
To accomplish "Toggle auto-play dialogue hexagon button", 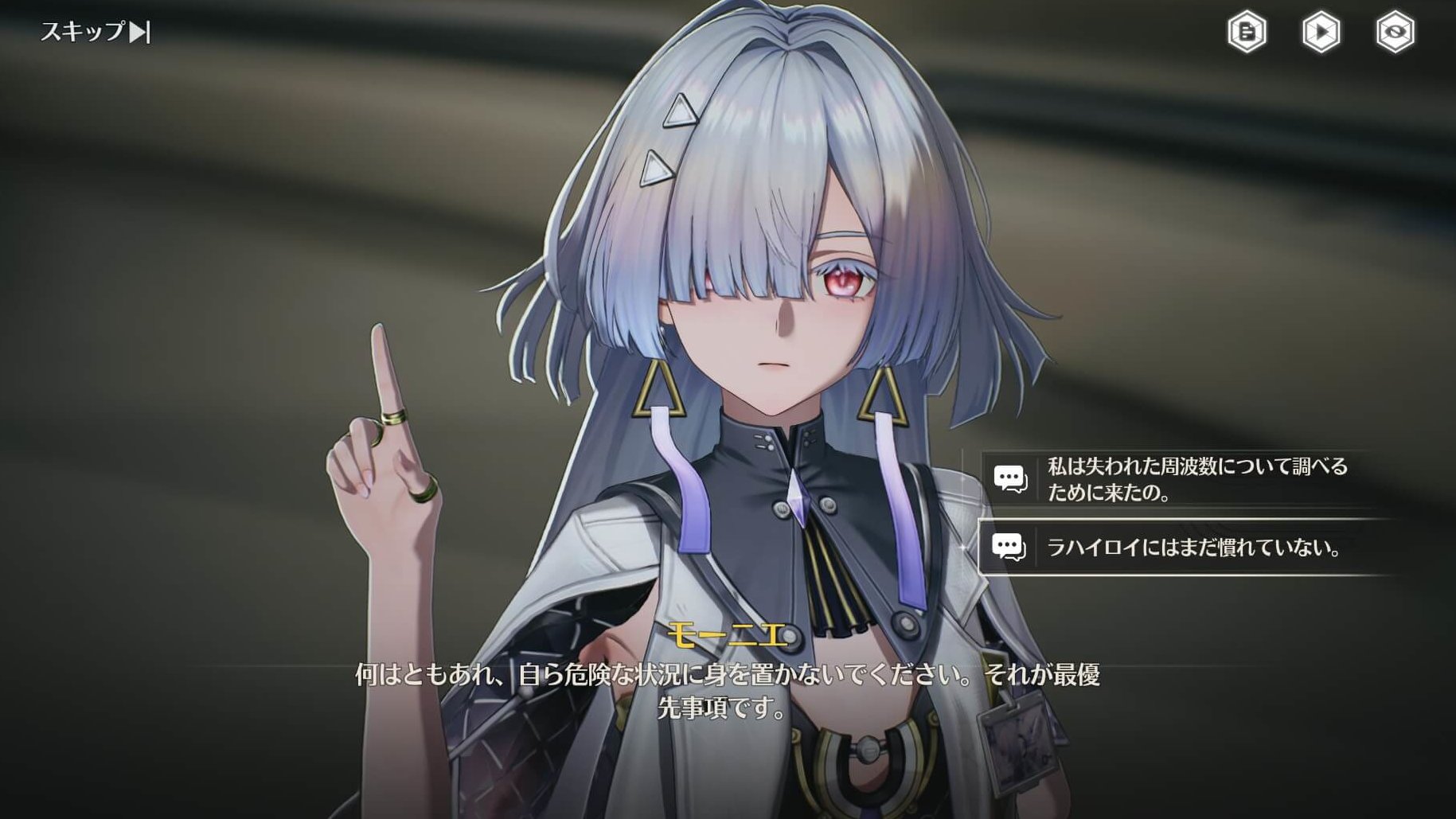I will 1321,33.
